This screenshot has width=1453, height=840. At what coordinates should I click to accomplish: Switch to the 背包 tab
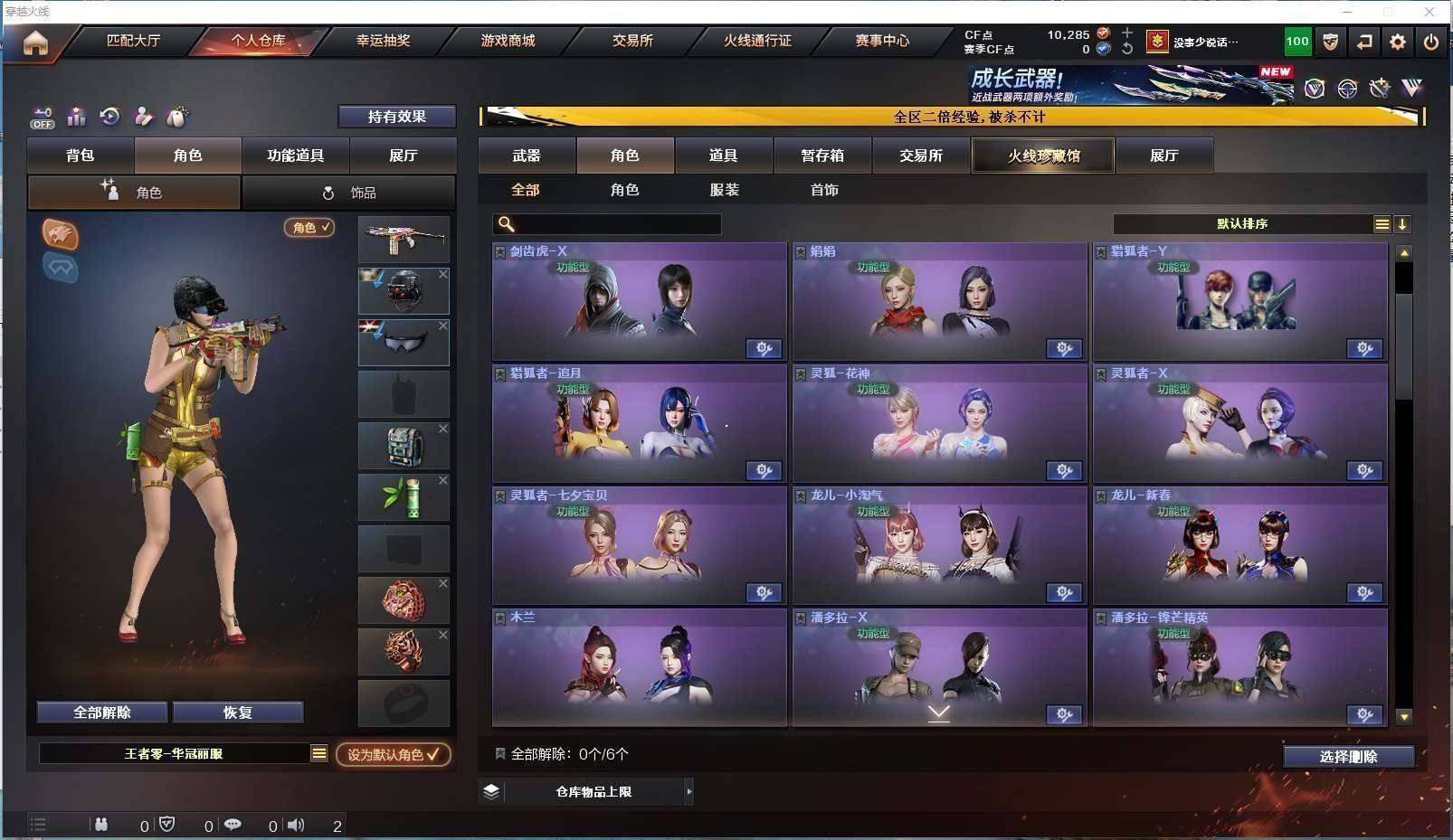coord(81,156)
